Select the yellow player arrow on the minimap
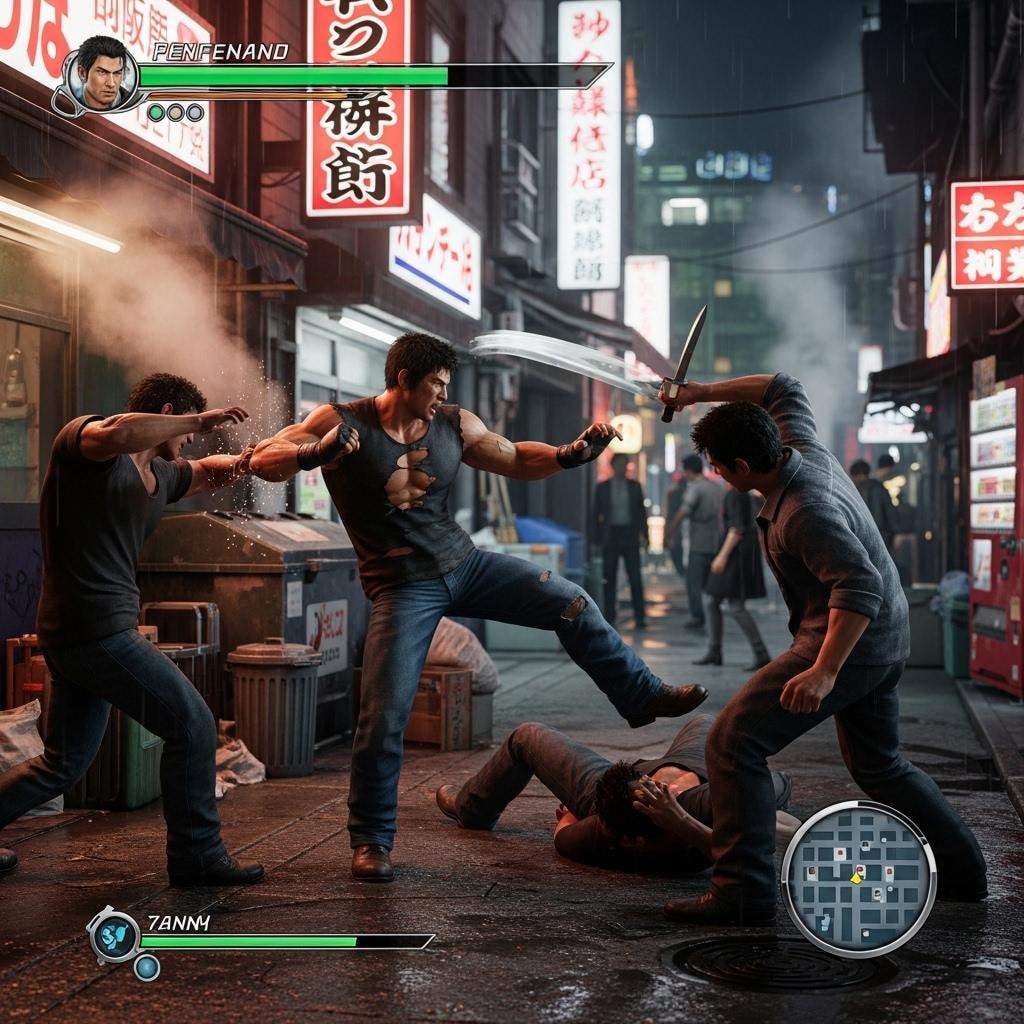This screenshot has width=1024, height=1024. pyautogui.click(x=857, y=876)
